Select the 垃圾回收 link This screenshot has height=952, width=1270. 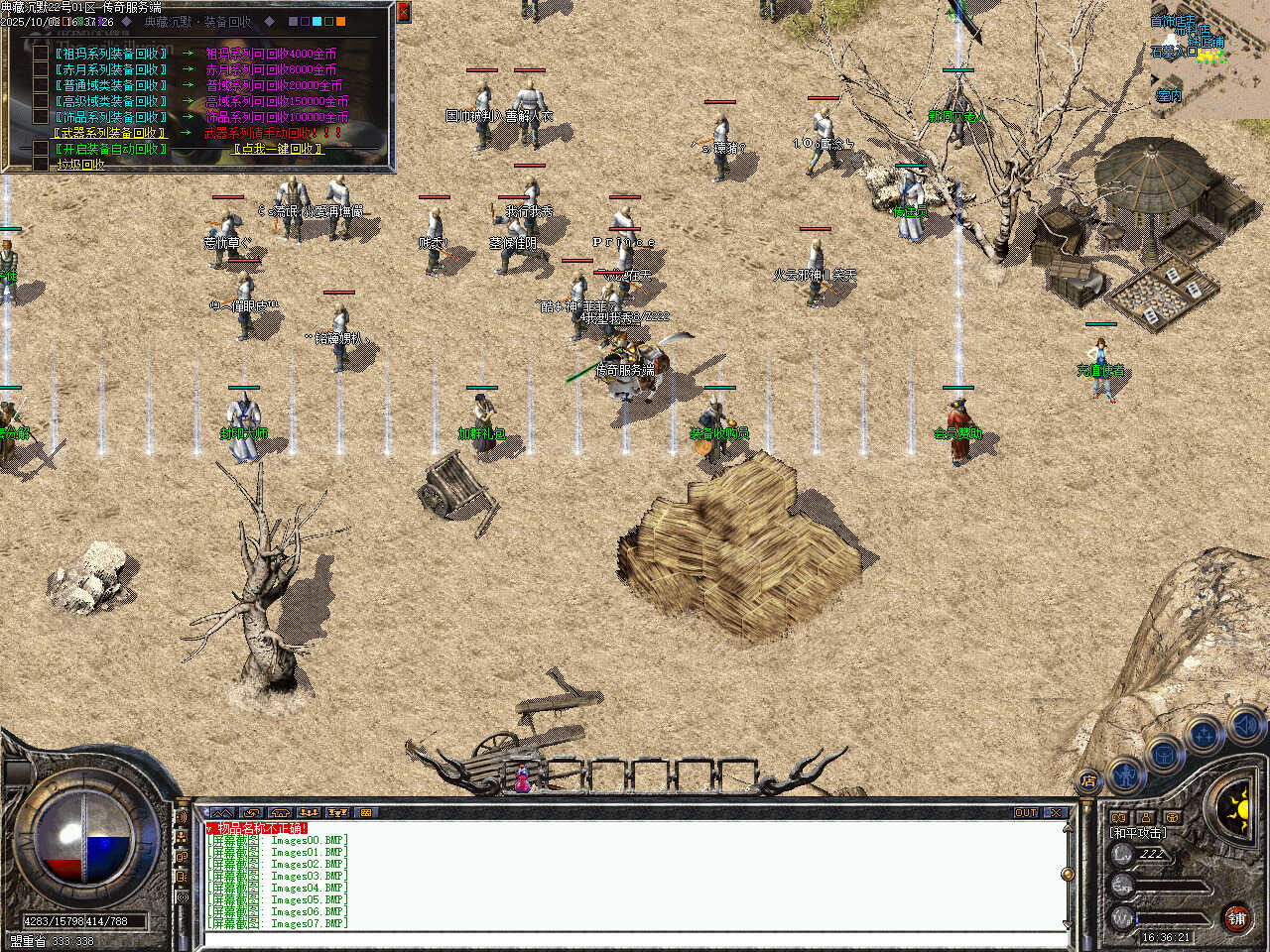pos(81,165)
